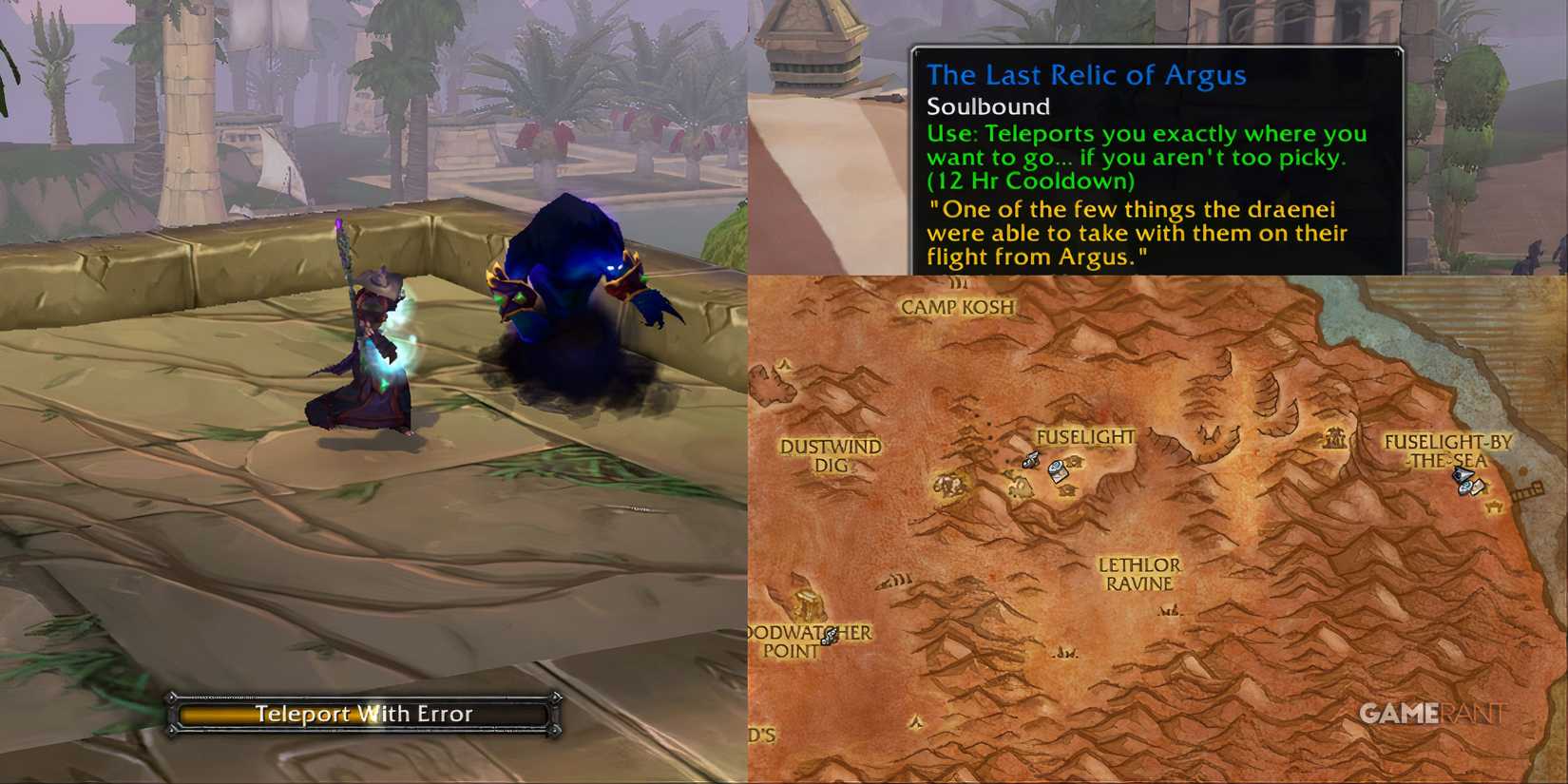The height and width of the screenshot is (784, 1568).
Task: Select the bird icon at Bloodwatcher Point
Action: point(829,637)
